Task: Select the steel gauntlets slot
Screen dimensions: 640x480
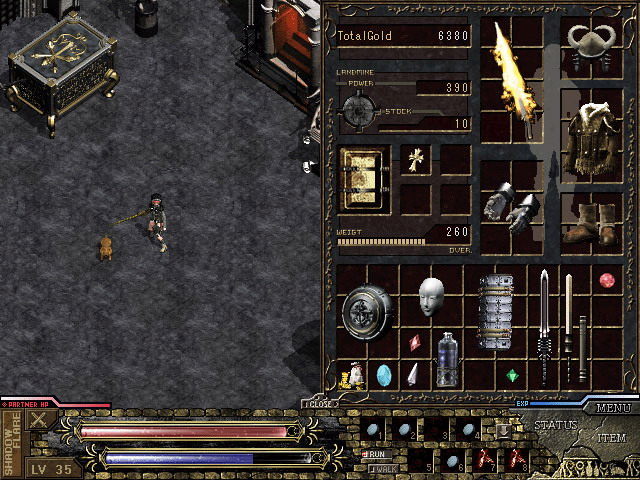Action: (x=511, y=206)
